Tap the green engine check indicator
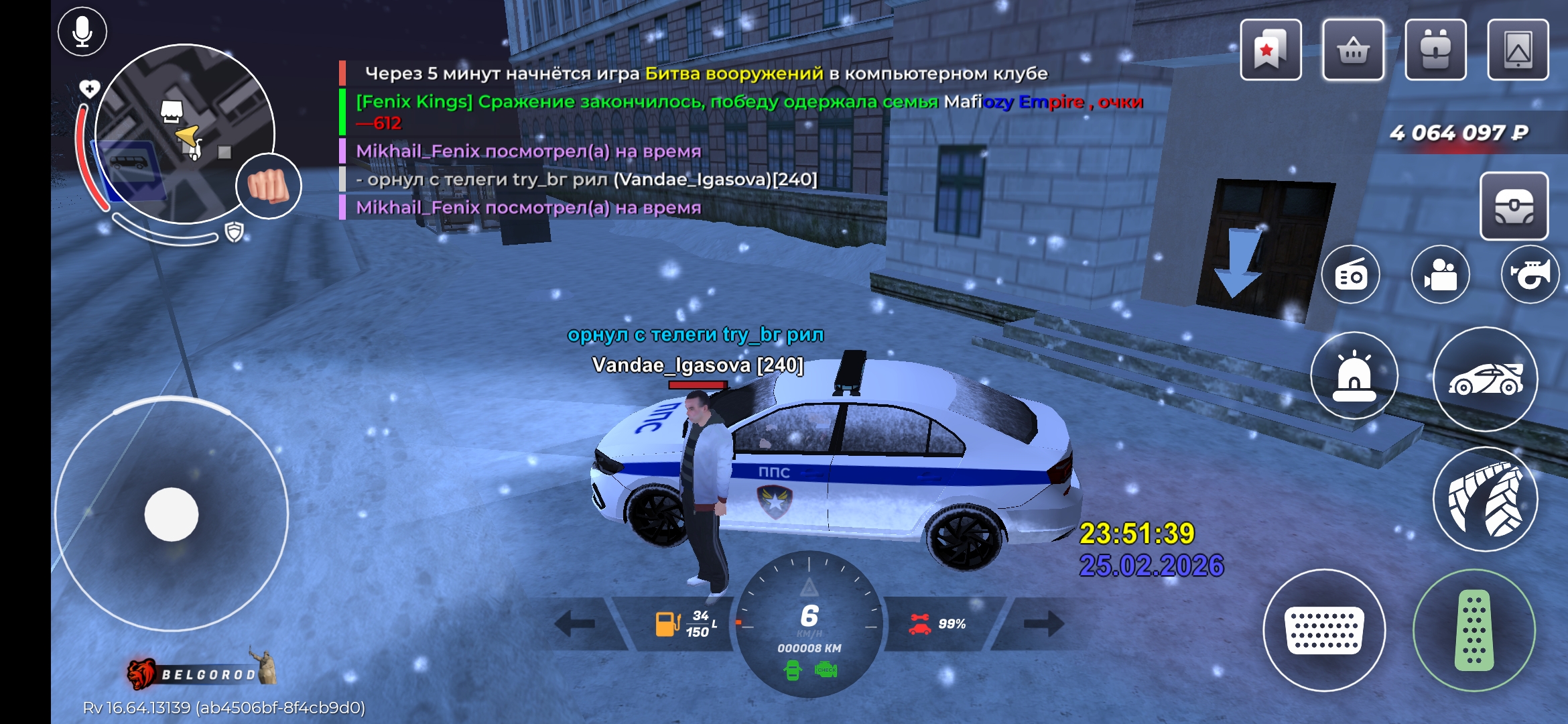 click(x=826, y=670)
